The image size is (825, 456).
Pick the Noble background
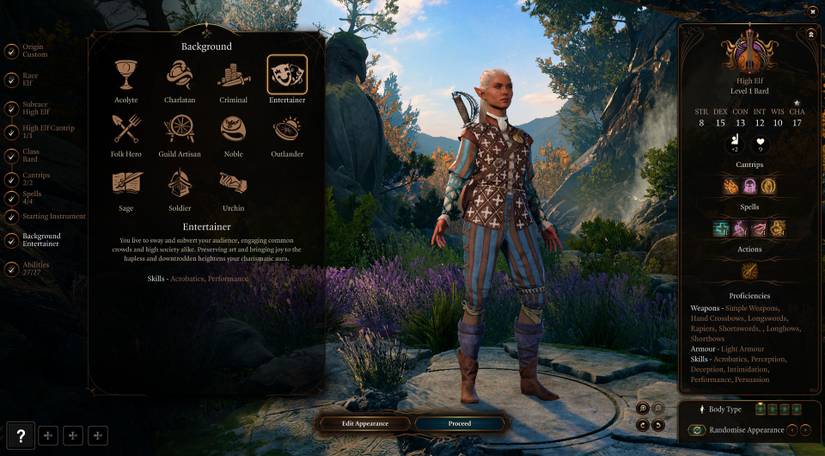[233, 130]
